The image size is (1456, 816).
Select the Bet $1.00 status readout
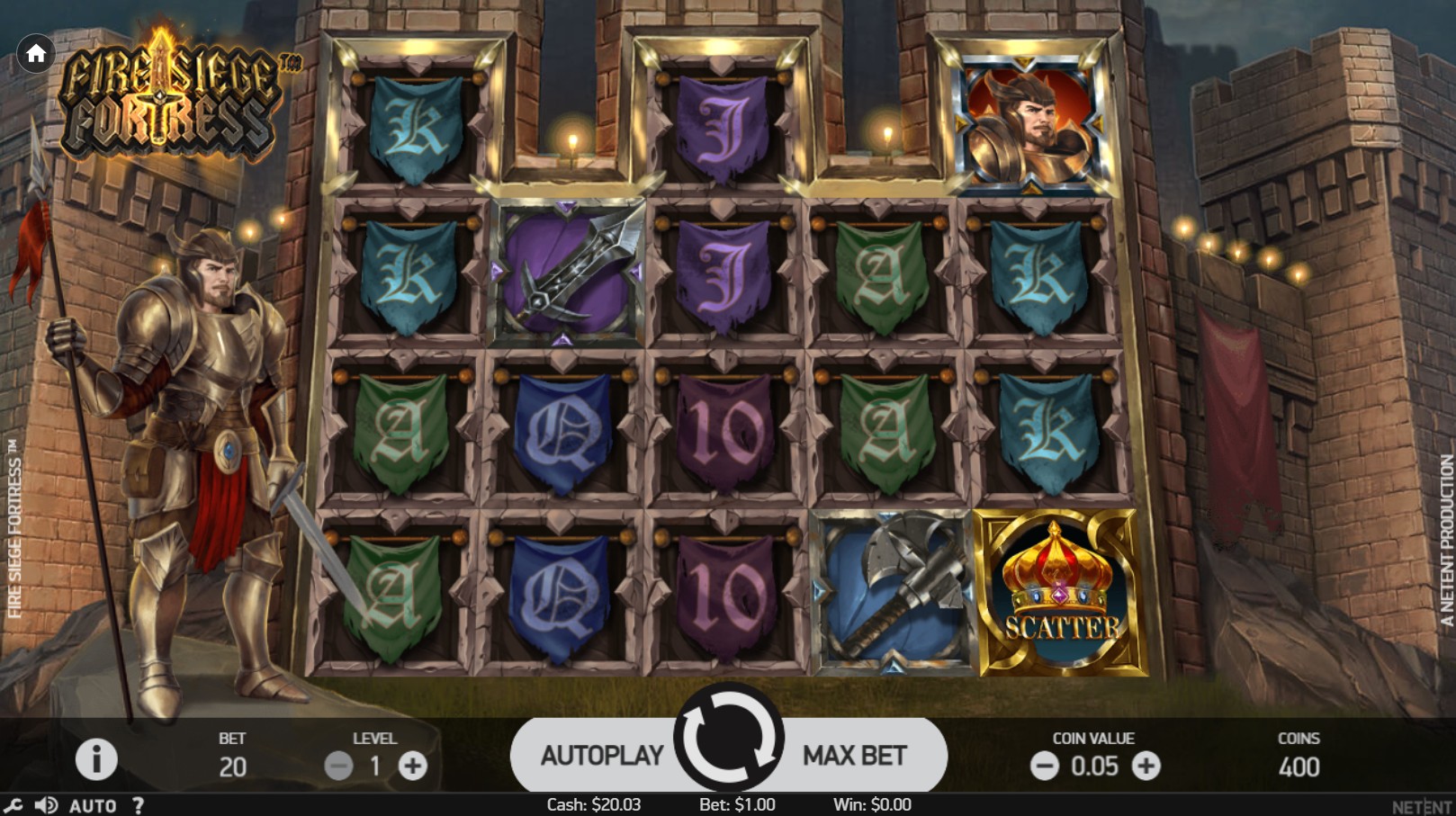736,804
